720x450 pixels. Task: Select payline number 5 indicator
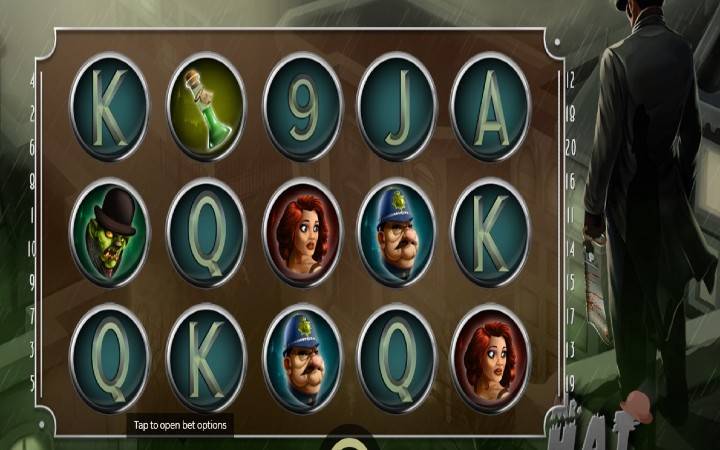(x=33, y=382)
